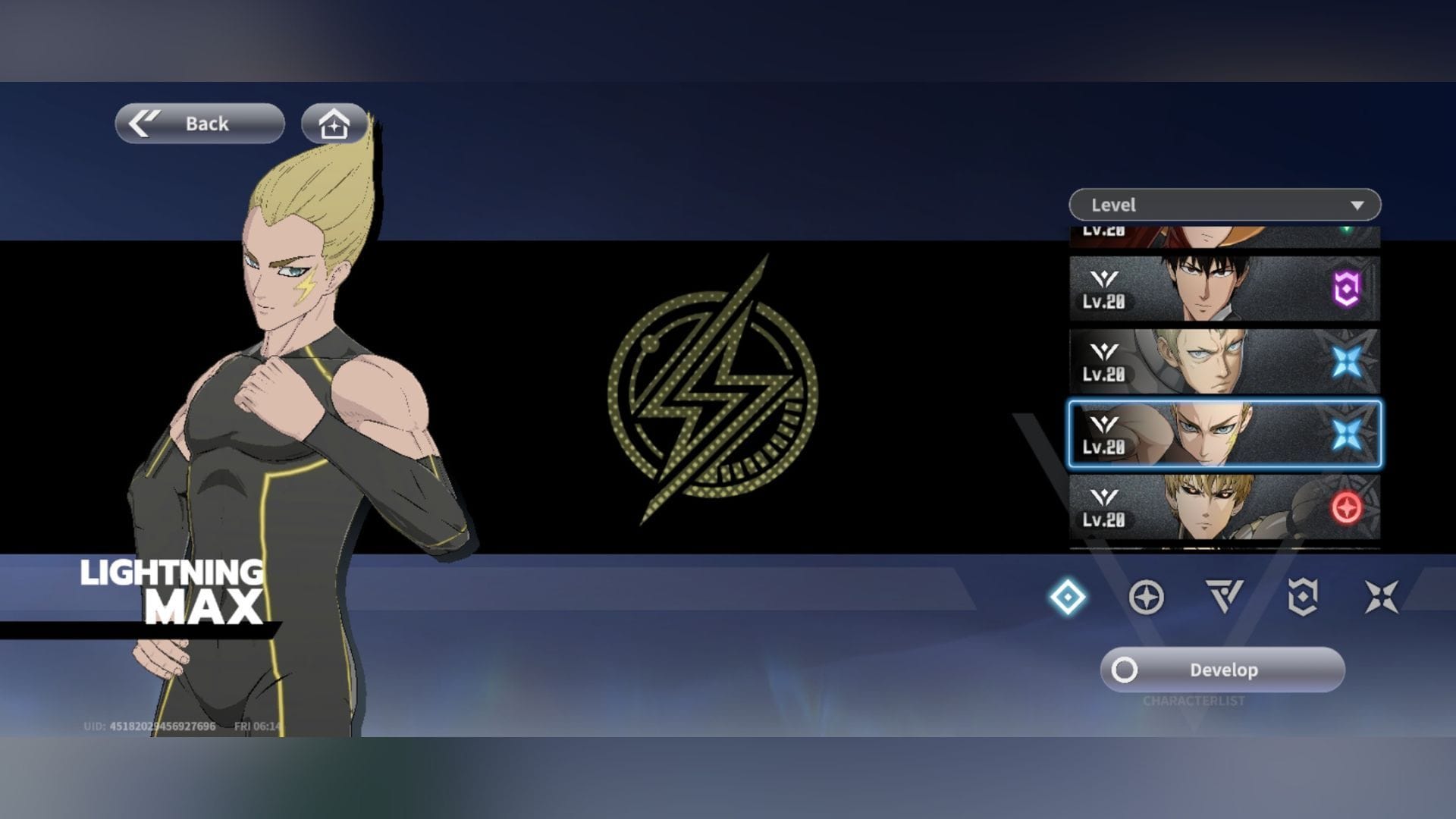Screen dimensions: 1456x819
Task: Select the circled star class filter icon
Action: pyautogui.click(x=1147, y=597)
